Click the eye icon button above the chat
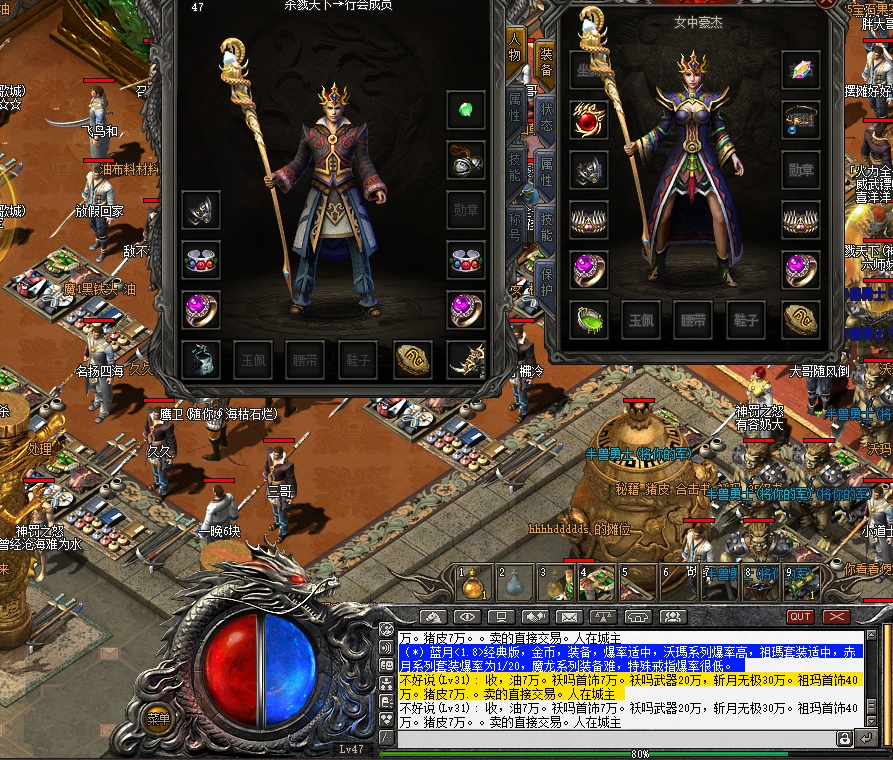 click(466, 617)
